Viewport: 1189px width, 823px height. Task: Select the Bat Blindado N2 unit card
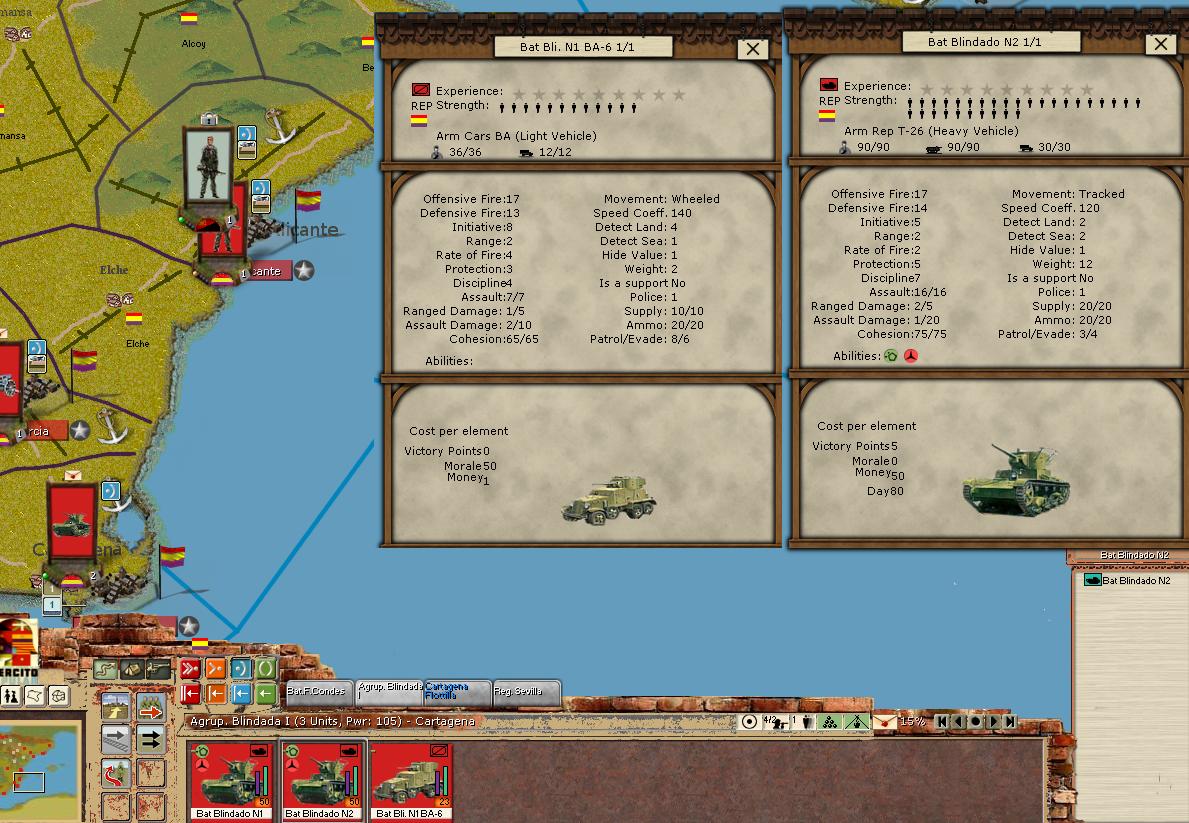click(321, 780)
